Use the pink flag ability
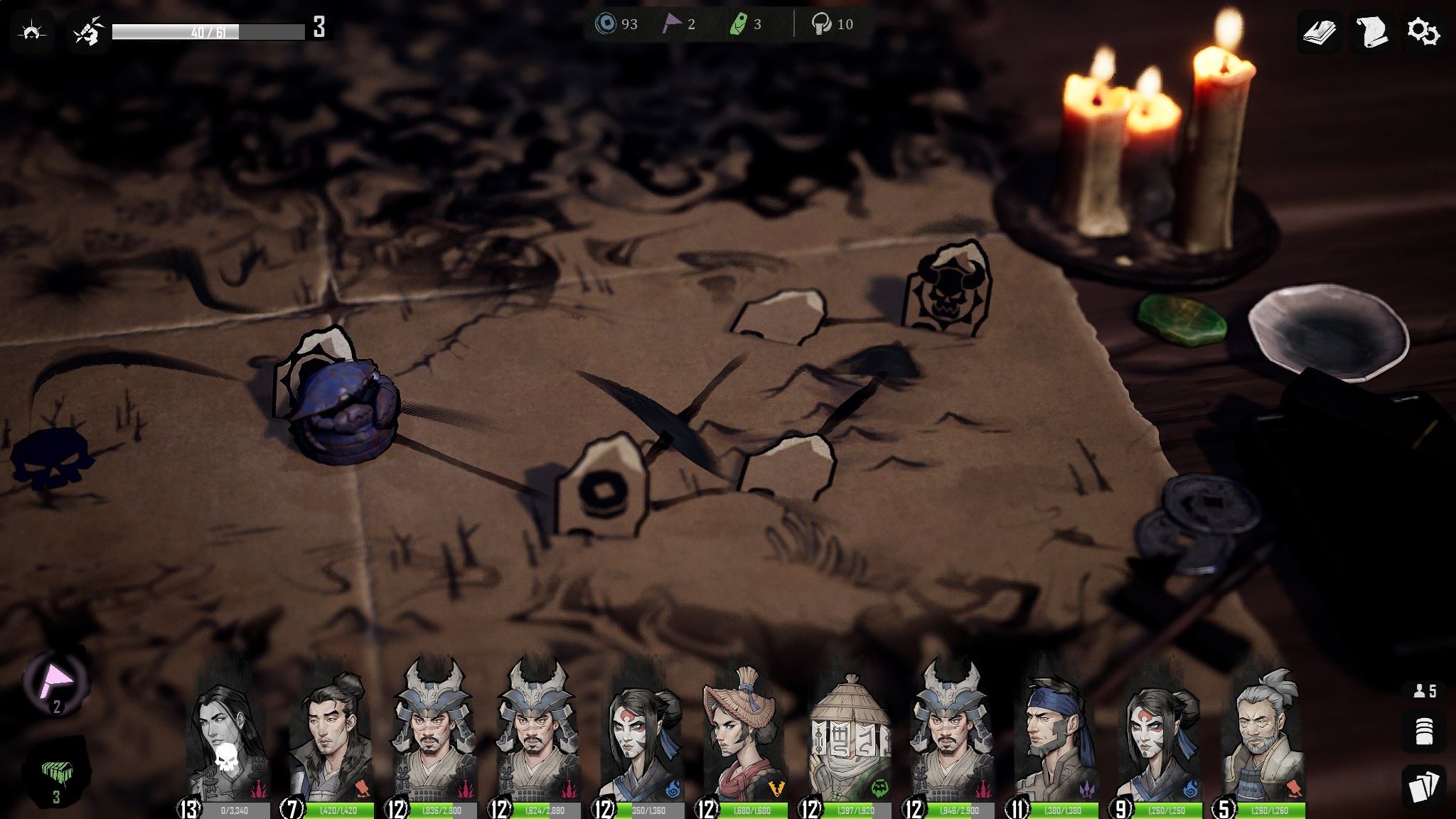 coord(56,681)
